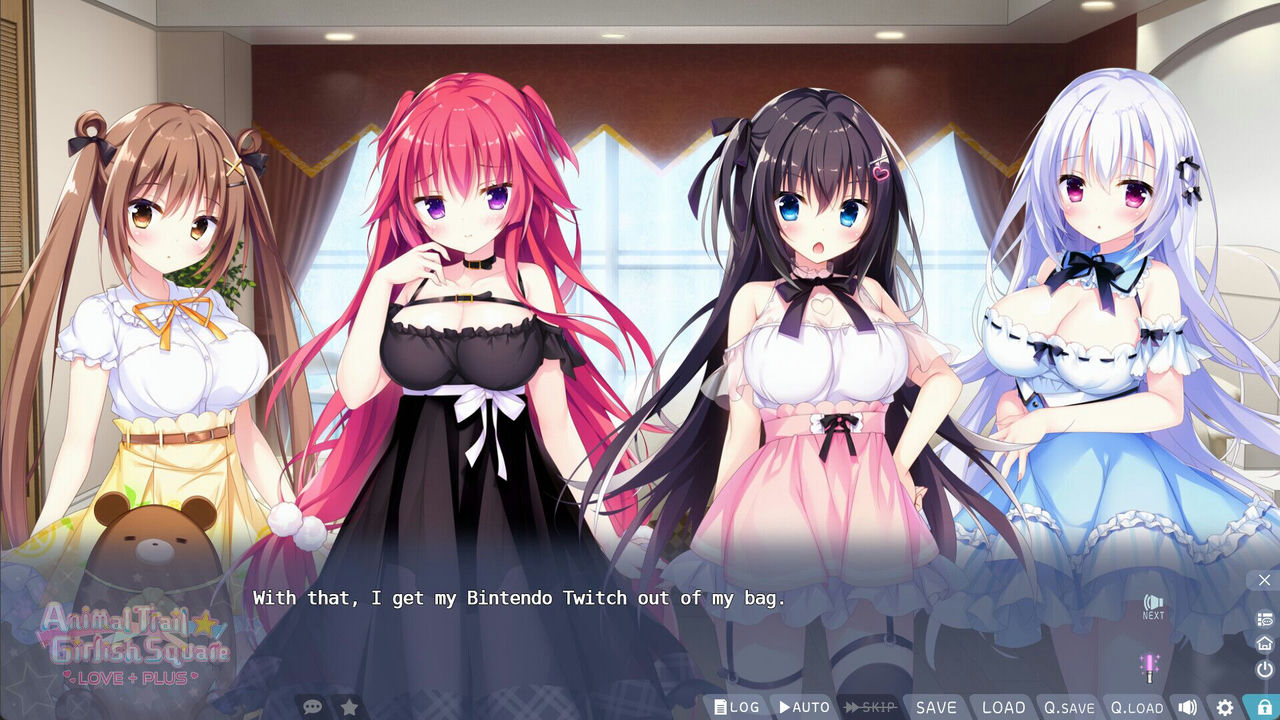
Task: Favorite this scene with the star icon
Action: tap(348, 705)
